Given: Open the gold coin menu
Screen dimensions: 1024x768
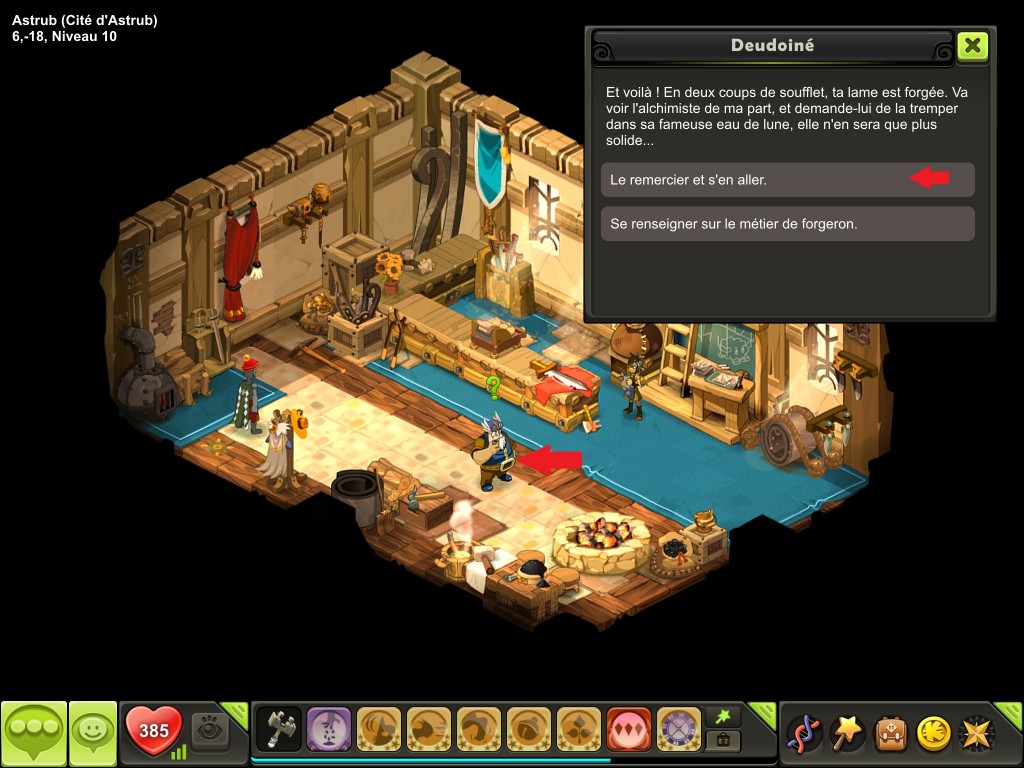Looking at the screenshot, I should pos(933,733).
